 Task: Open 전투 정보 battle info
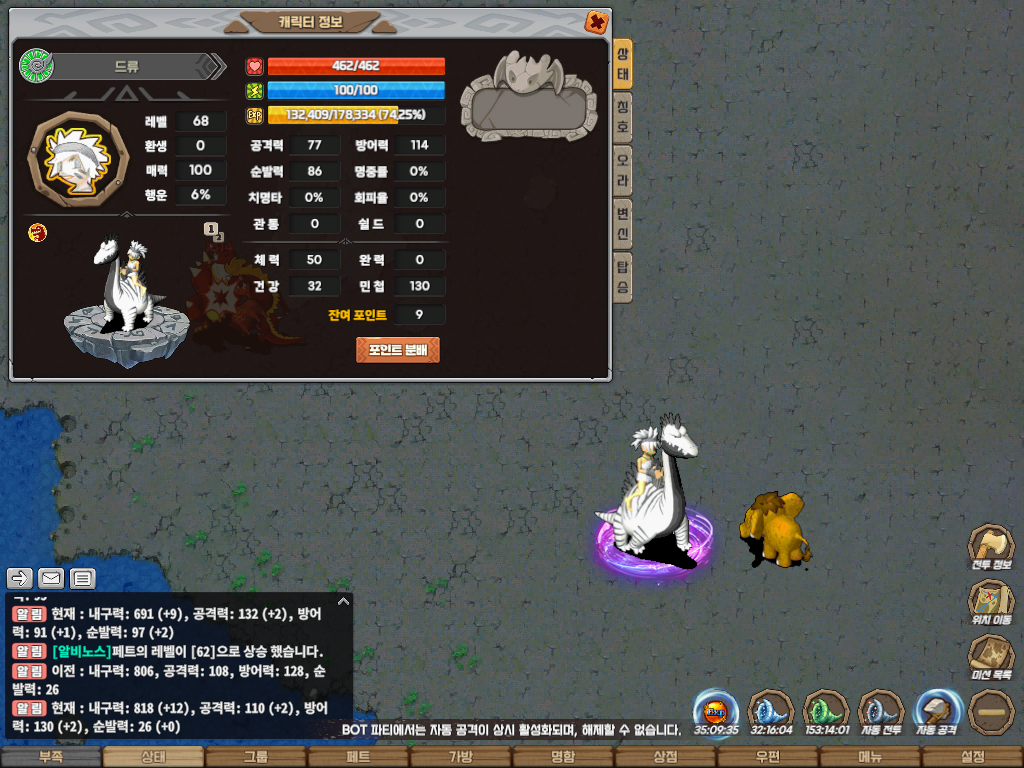click(x=991, y=548)
